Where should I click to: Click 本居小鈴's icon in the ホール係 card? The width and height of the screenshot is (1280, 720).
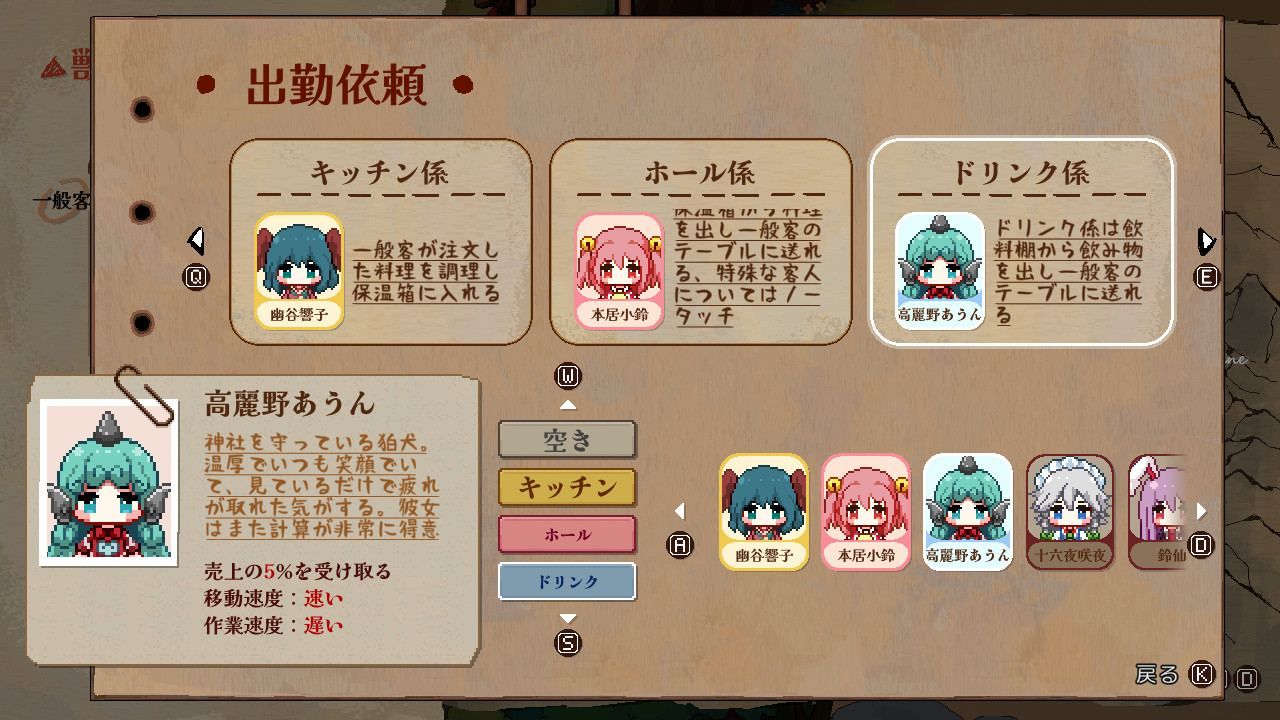pyautogui.click(x=619, y=267)
